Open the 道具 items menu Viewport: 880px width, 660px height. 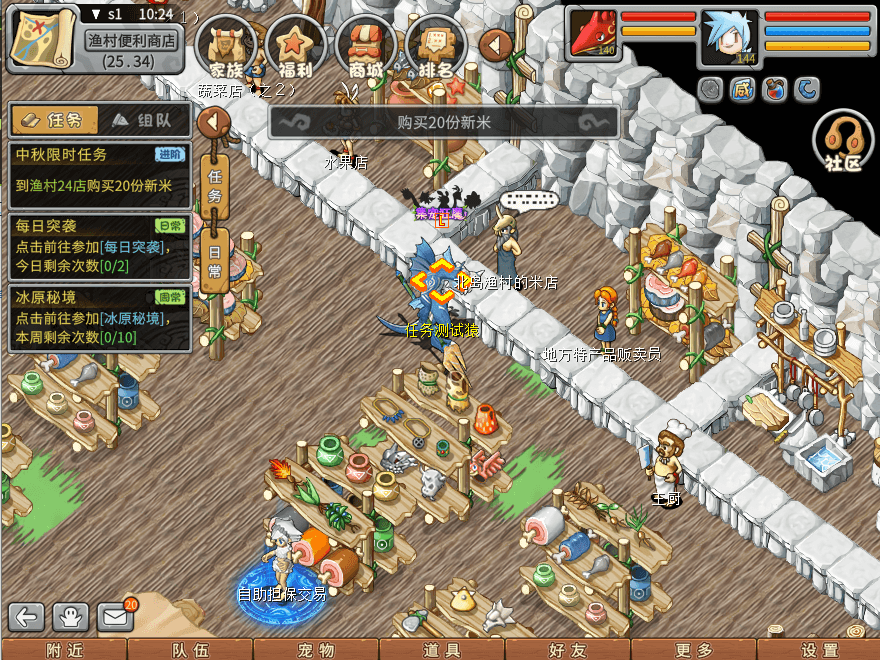[x=442, y=650]
